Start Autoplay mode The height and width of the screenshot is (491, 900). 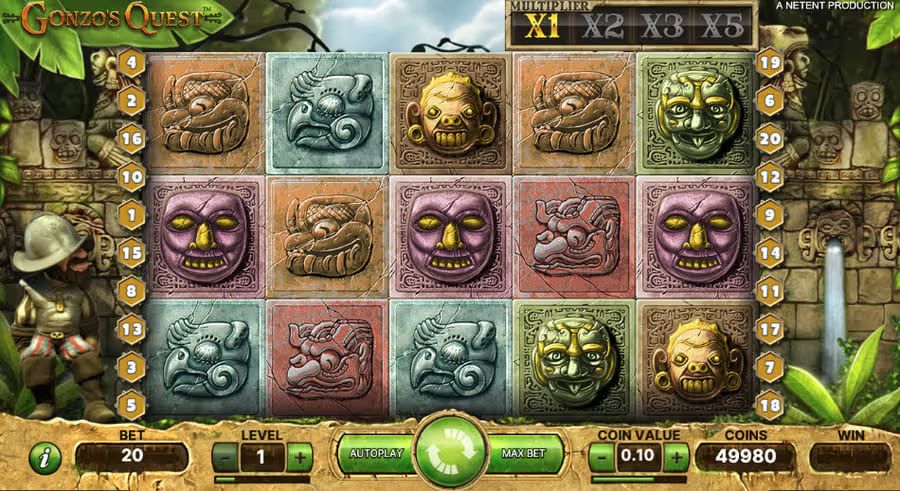pos(375,454)
